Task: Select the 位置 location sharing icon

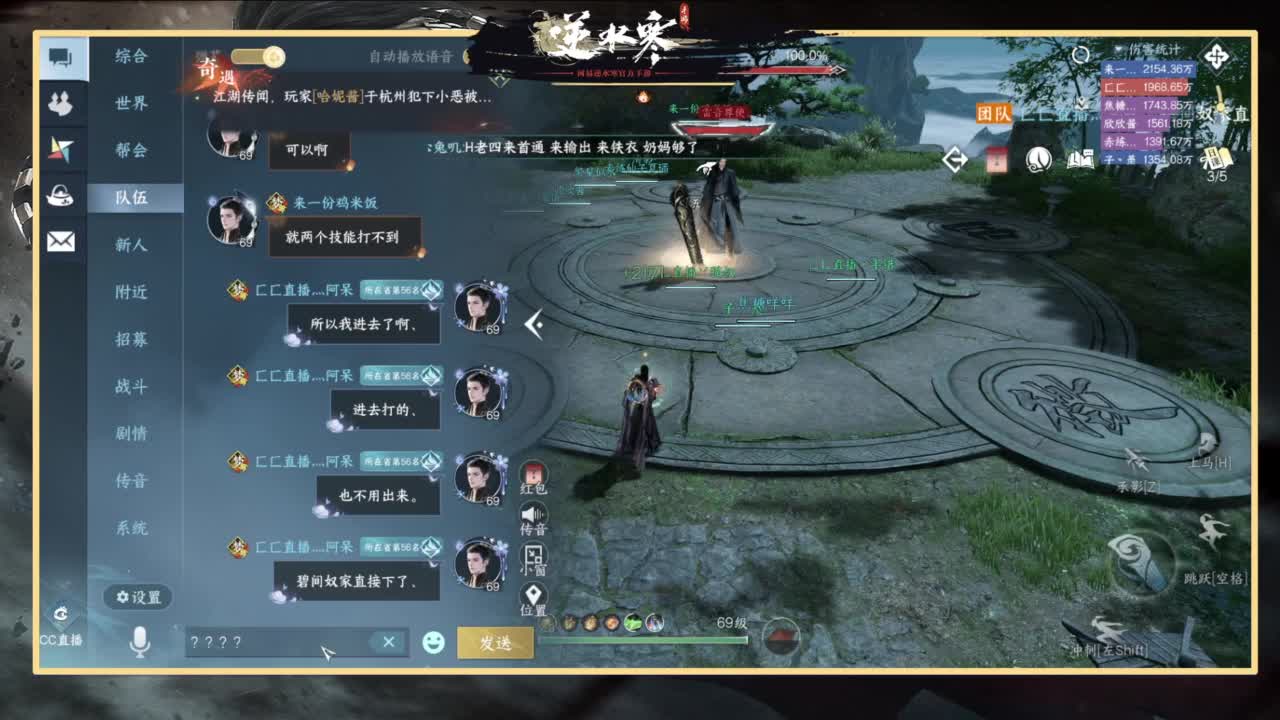Action: [532, 590]
